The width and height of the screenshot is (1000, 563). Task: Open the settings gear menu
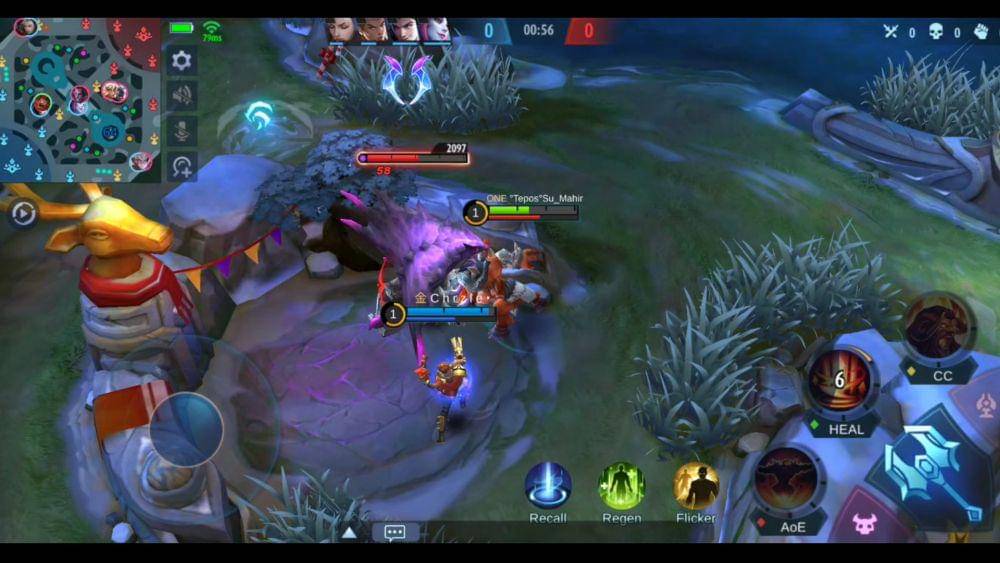[181, 60]
